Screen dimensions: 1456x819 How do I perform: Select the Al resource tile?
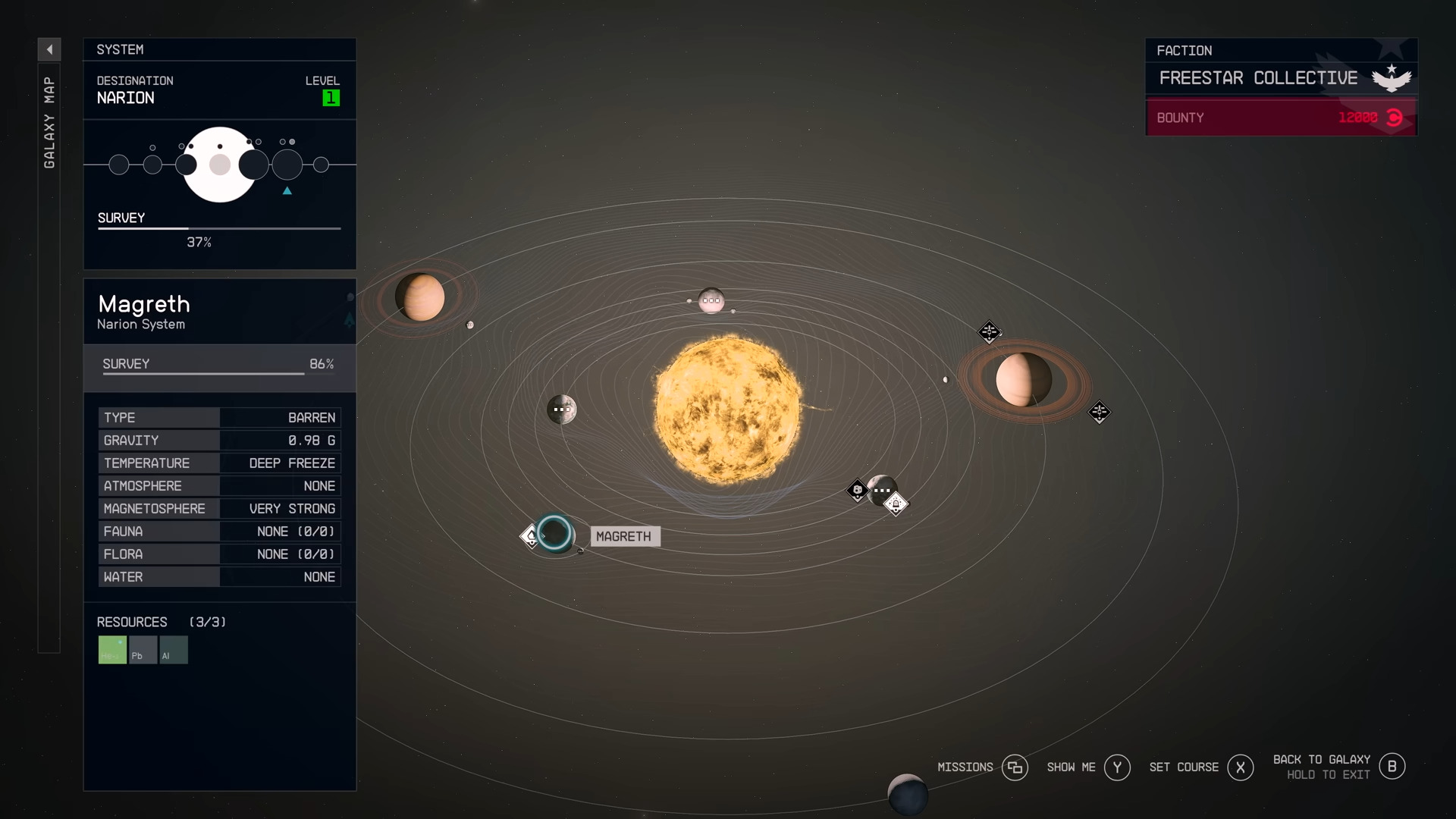pyautogui.click(x=174, y=650)
